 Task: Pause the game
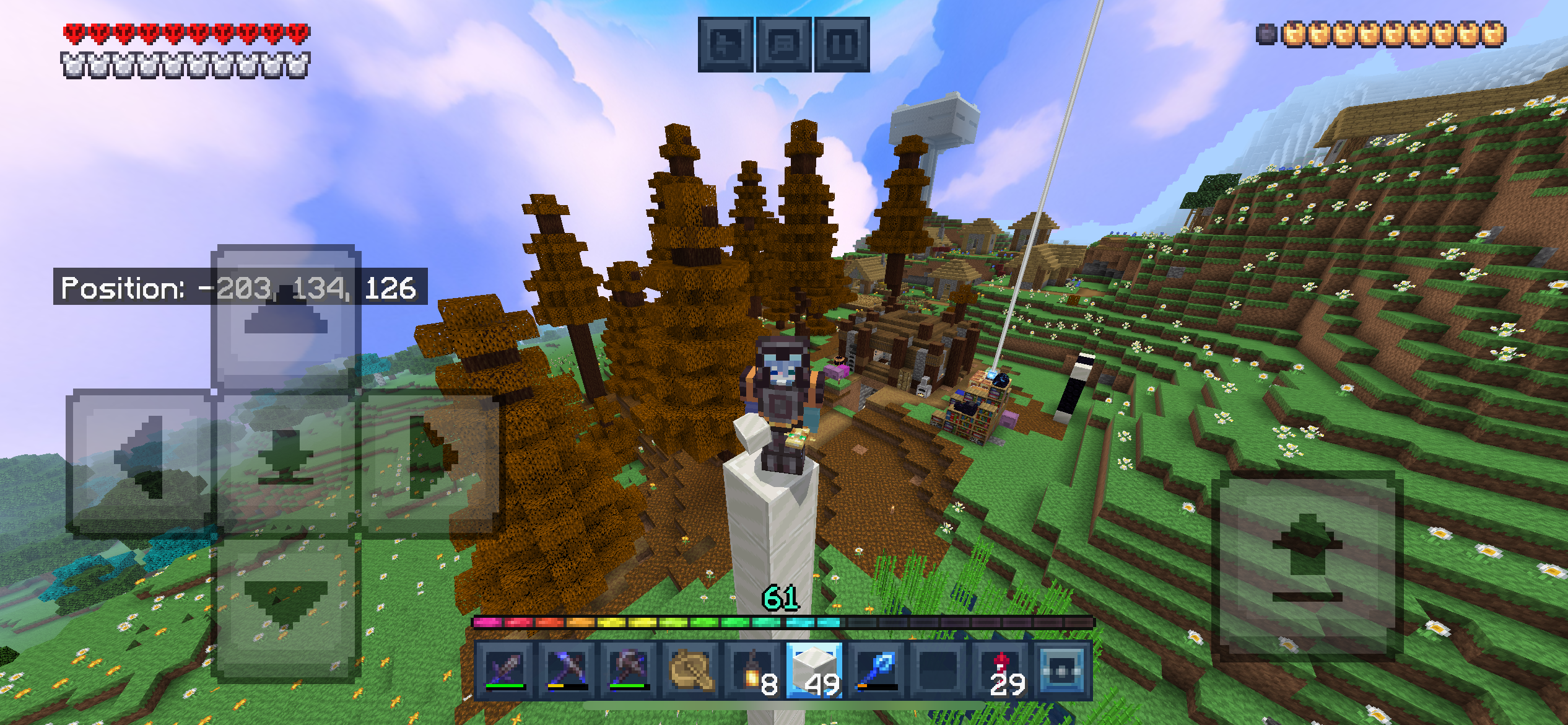(x=842, y=45)
